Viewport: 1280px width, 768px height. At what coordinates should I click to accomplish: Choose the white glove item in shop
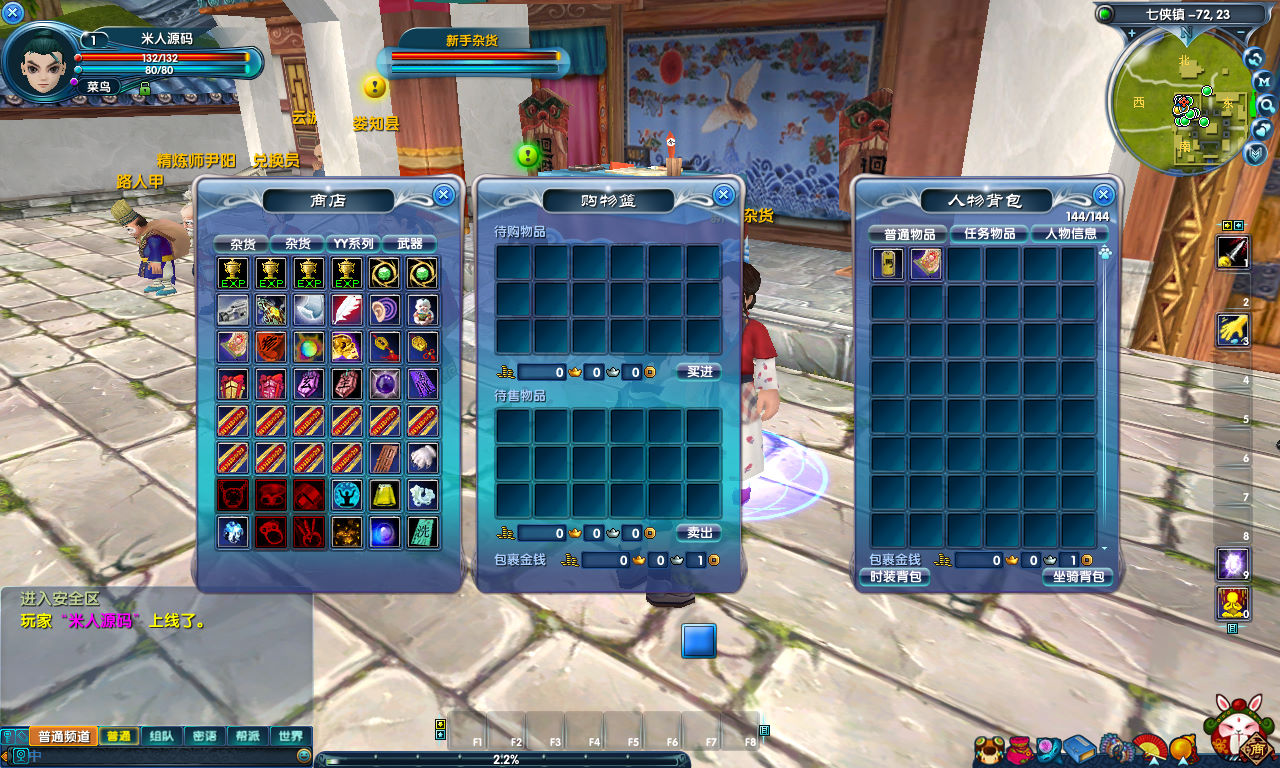pyautogui.click(x=423, y=457)
